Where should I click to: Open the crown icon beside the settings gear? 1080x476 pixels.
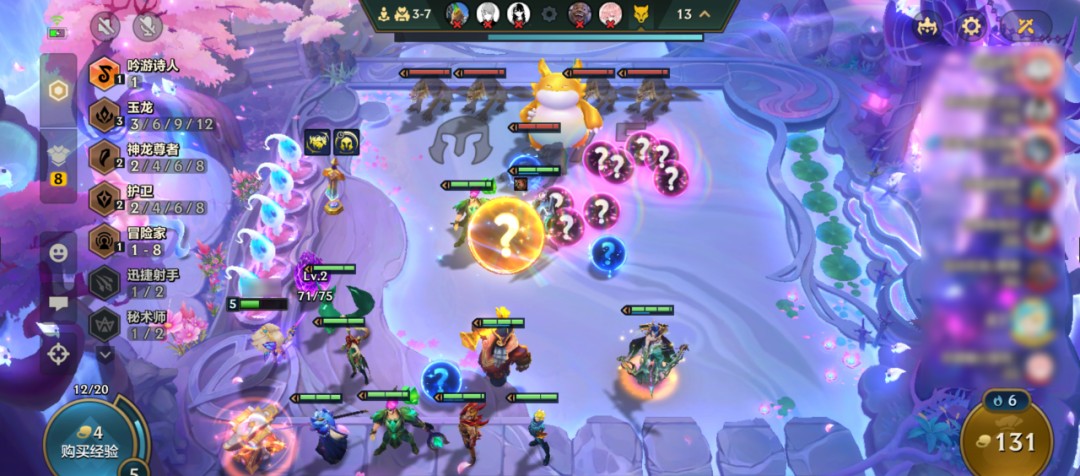click(x=926, y=27)
